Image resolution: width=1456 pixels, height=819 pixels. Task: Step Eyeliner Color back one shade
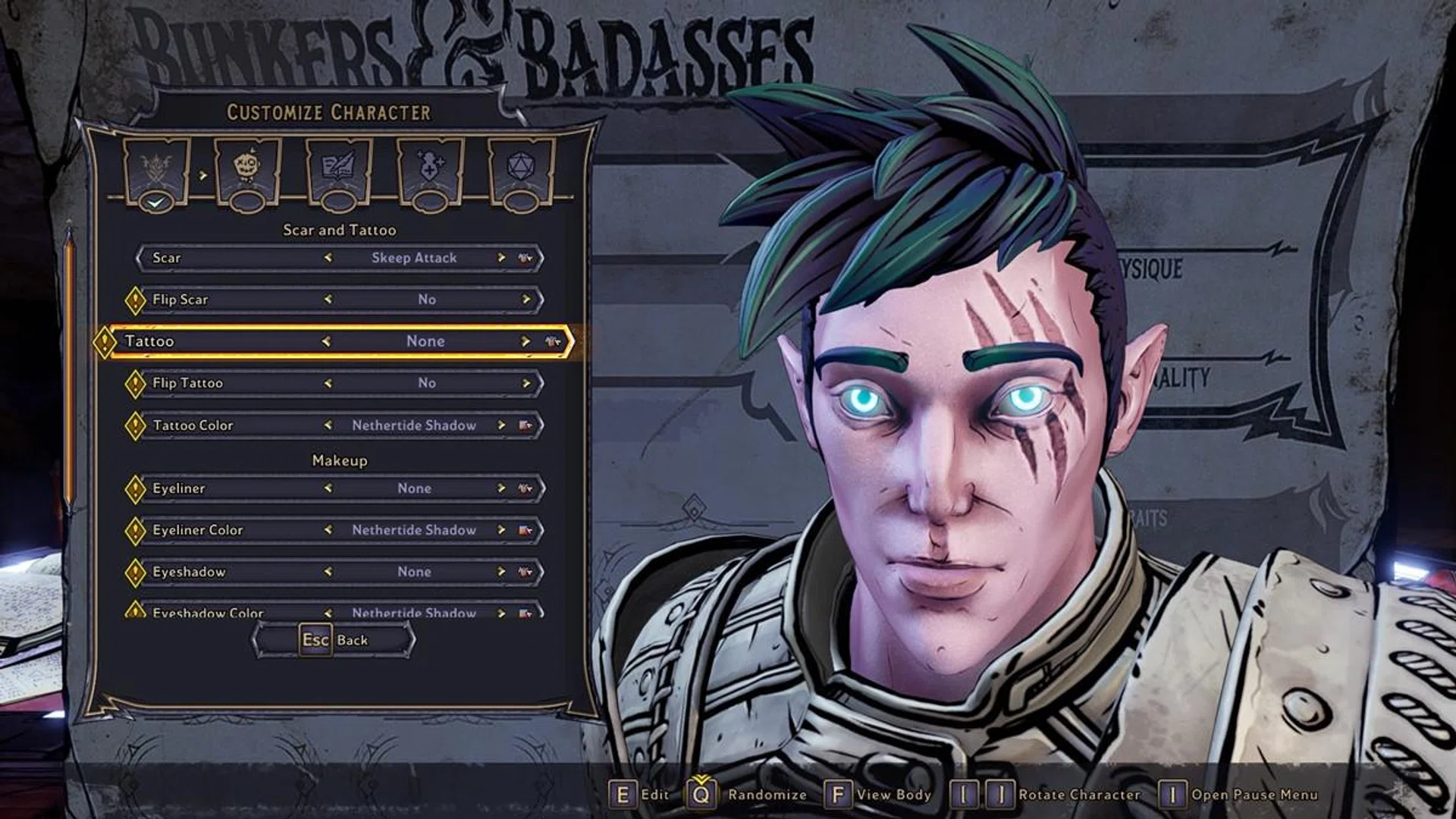coord(328,530)
